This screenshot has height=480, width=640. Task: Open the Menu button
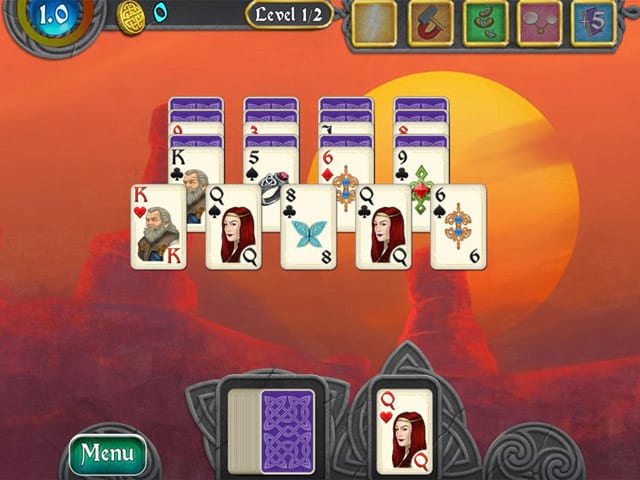[x=107, y=453]
